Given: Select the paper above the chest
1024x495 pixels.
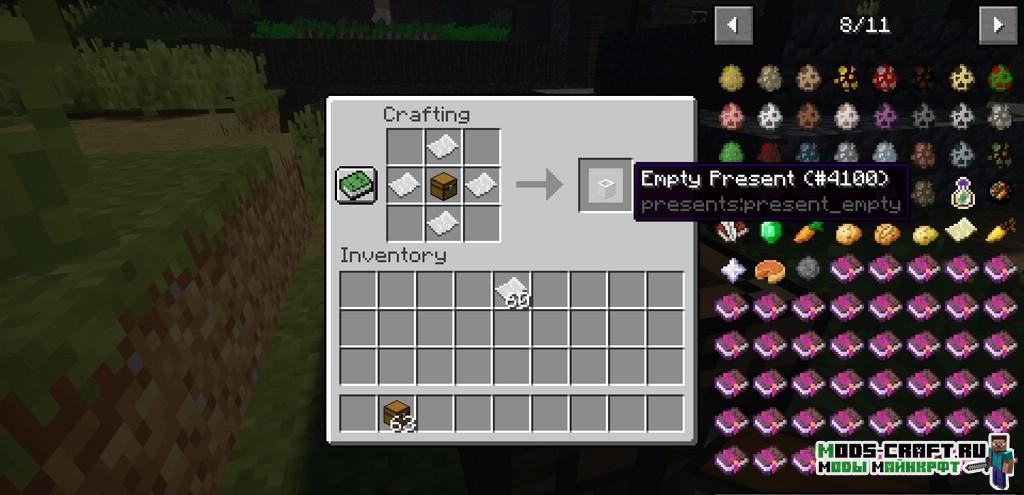Looking at the screenshot, I should tap(443, 148).
